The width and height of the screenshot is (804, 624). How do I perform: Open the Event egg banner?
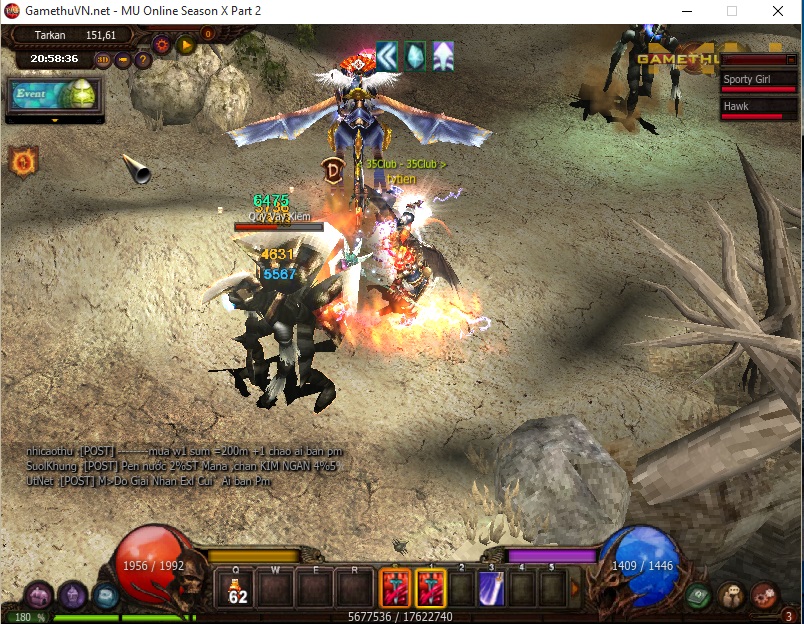53,95
